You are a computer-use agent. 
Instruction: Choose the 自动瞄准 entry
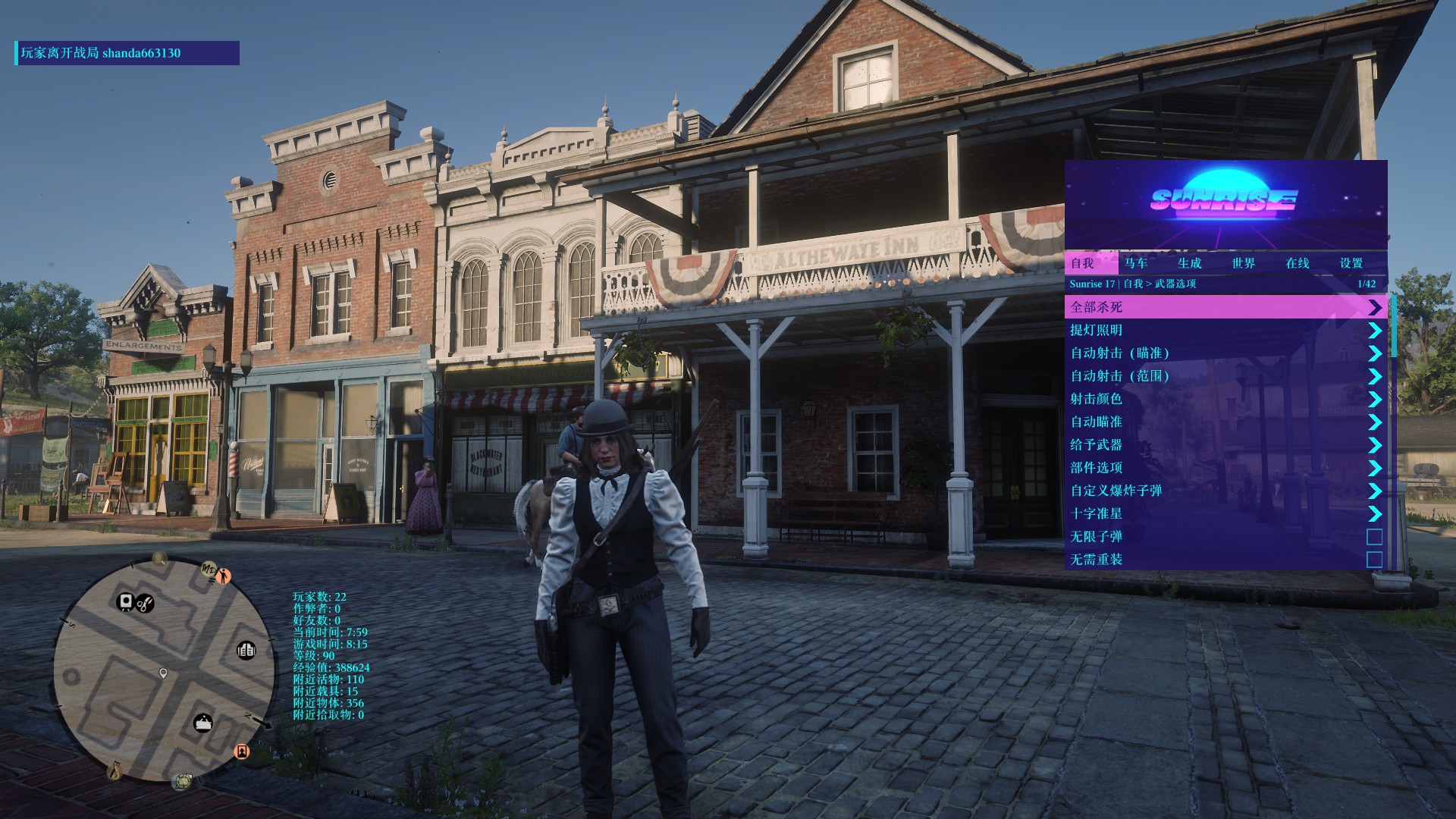click(x=1225, y=422)
